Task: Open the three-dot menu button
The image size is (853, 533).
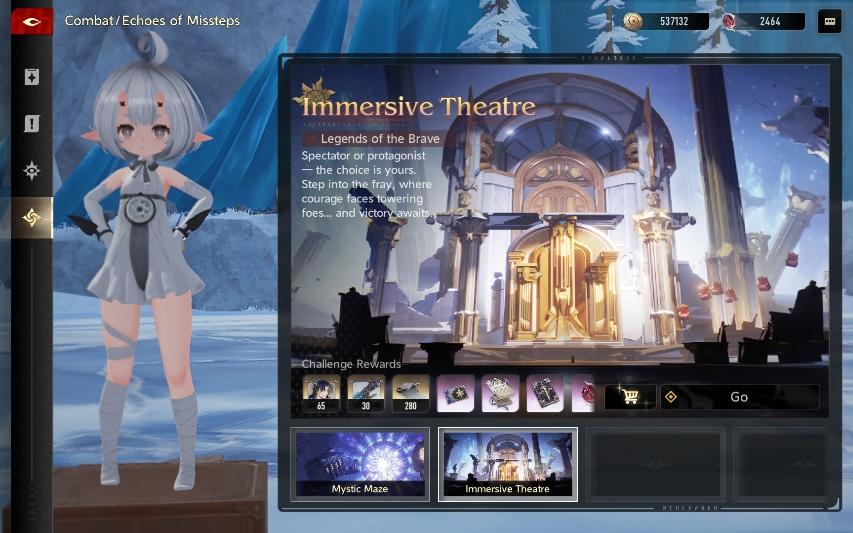Action: pos(829,21)
